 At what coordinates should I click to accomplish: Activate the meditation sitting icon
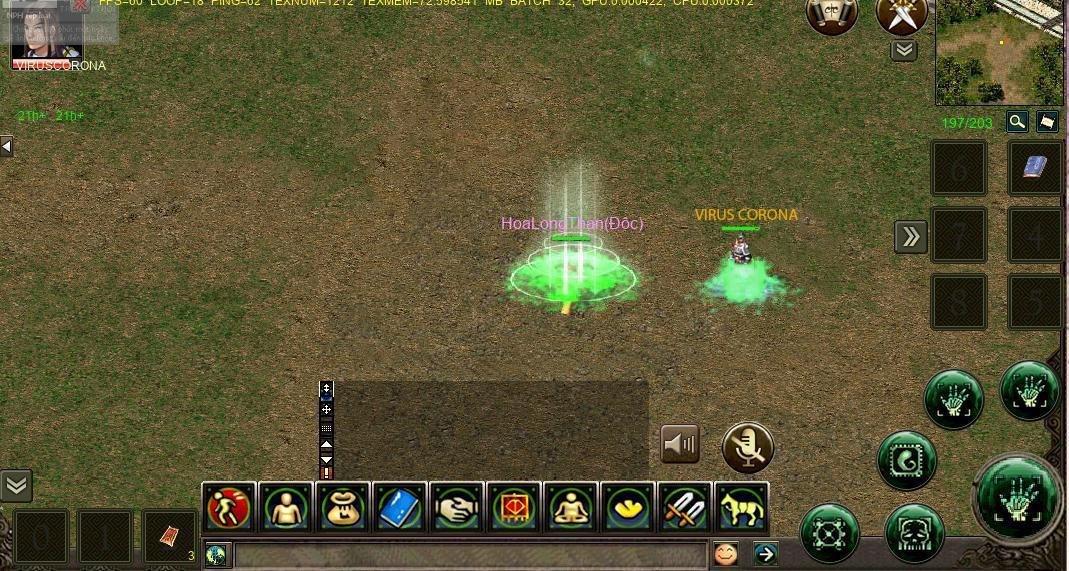click(571, 508)
